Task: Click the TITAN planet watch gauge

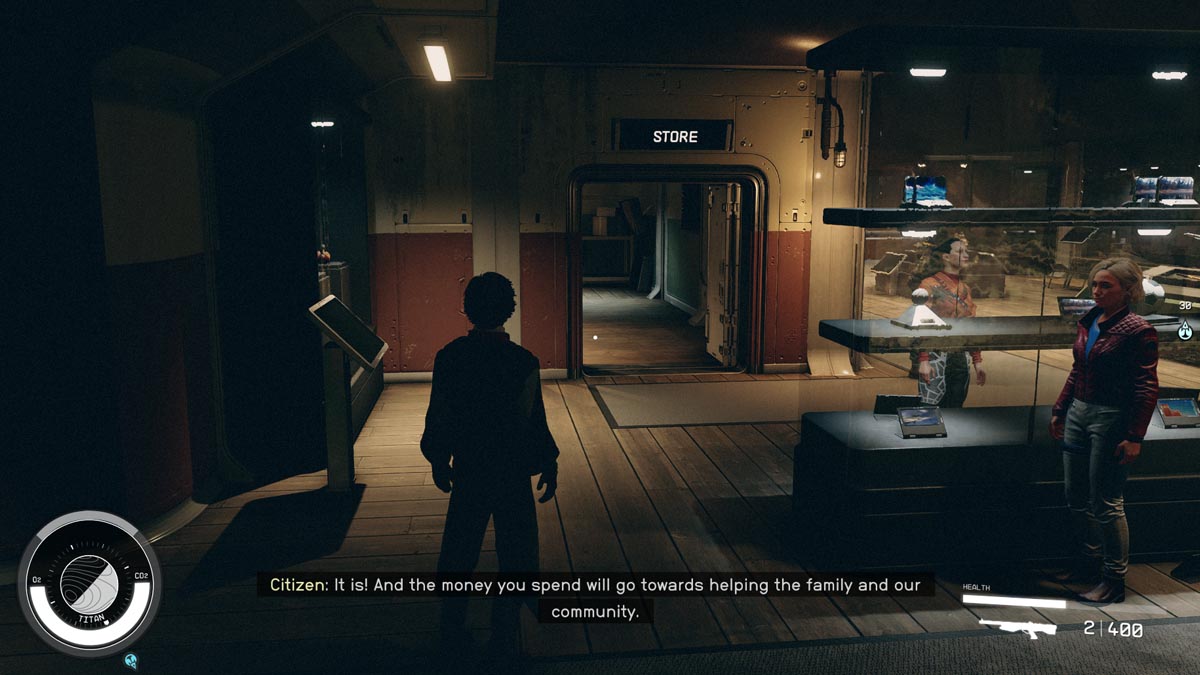Action: point(89,582)
